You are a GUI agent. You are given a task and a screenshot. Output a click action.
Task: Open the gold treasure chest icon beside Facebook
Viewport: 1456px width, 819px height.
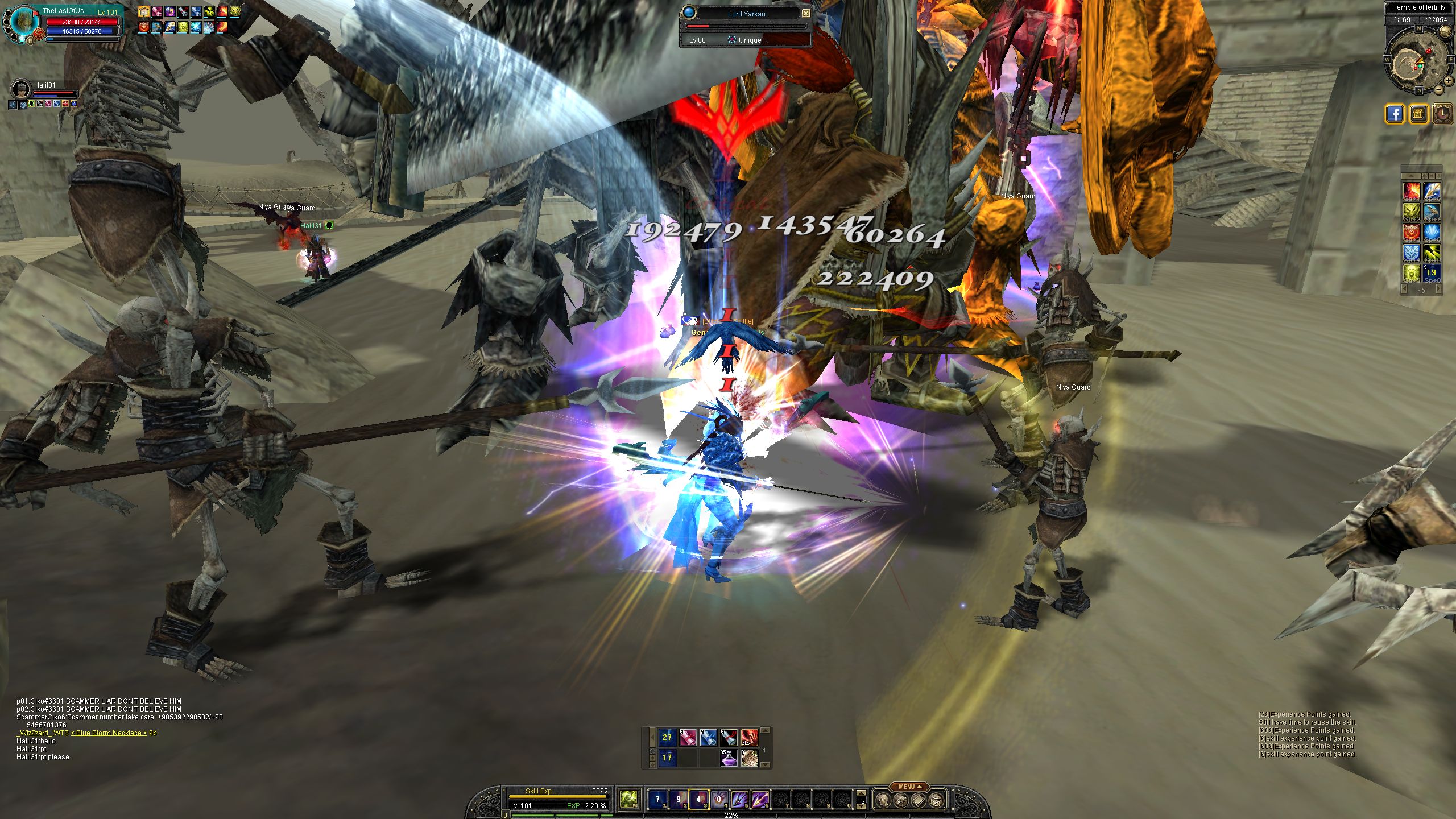[x=1418, y=114]
